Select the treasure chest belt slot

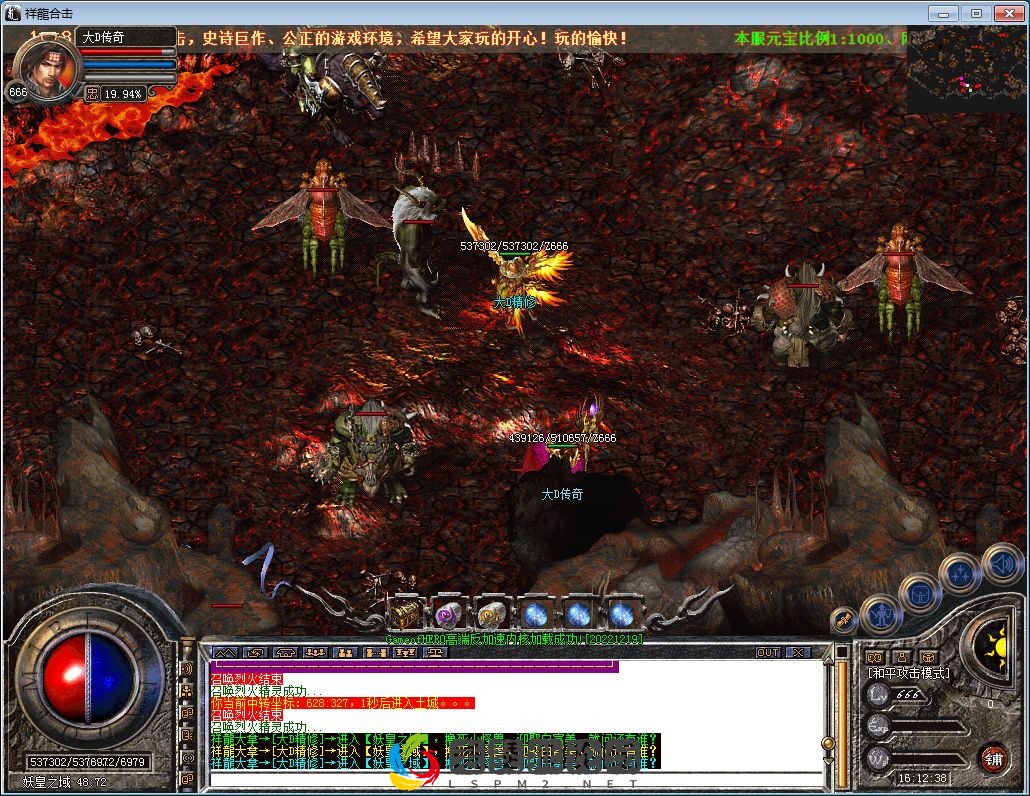[405, 613]
